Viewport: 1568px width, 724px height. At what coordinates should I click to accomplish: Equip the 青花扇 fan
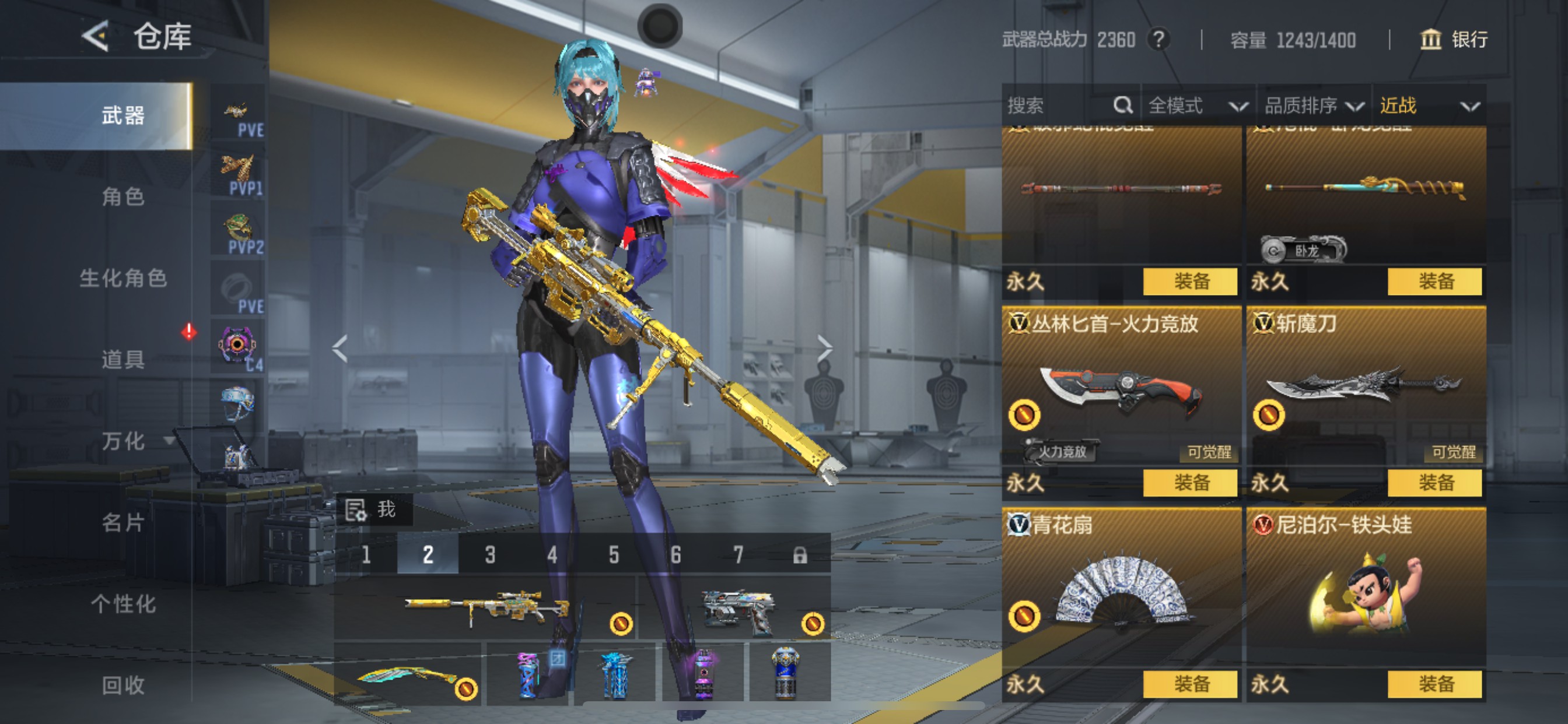point(1190,684)
